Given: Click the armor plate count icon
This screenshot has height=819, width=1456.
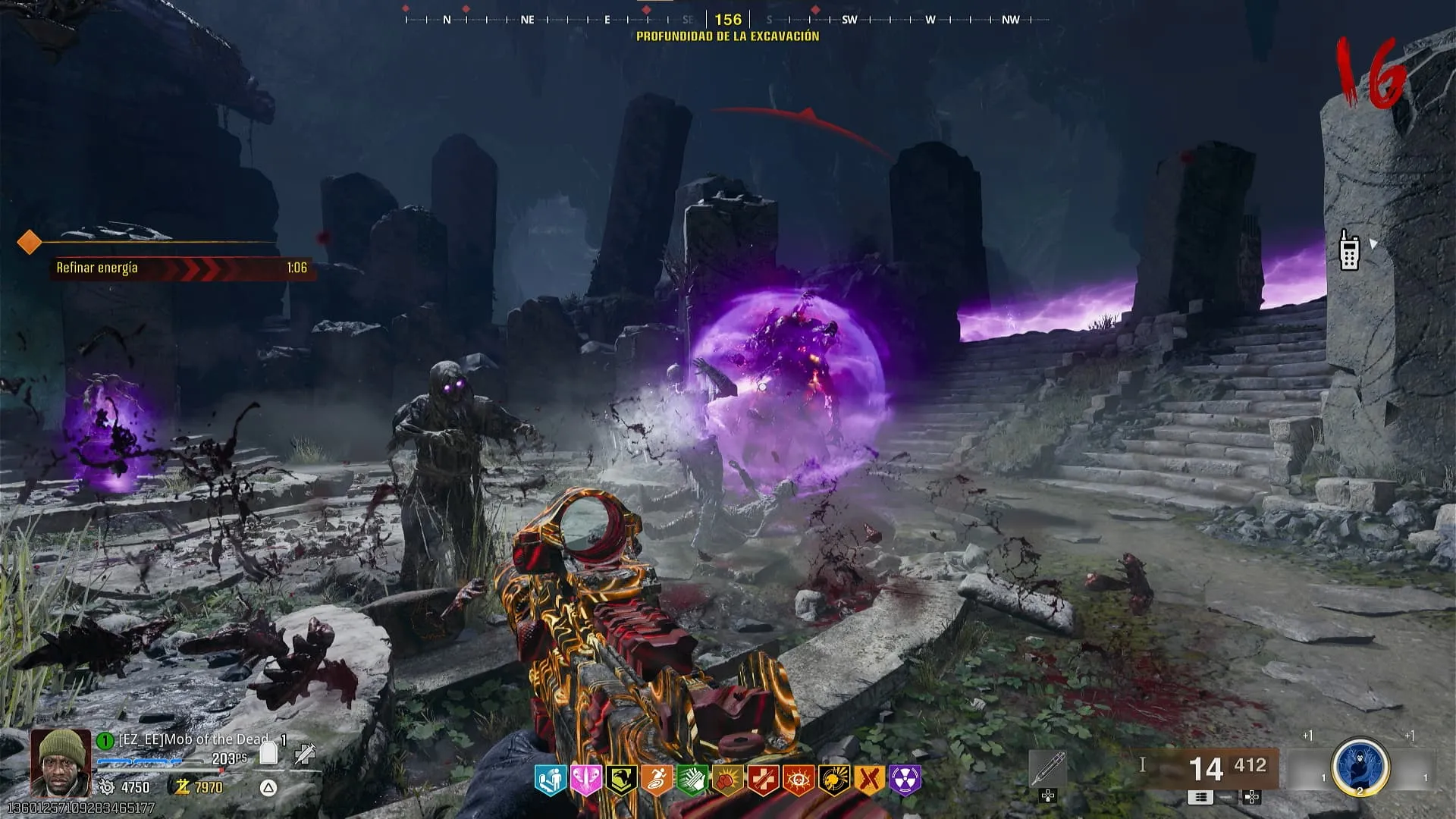Looking at the screenshot, I should [268, 752].
